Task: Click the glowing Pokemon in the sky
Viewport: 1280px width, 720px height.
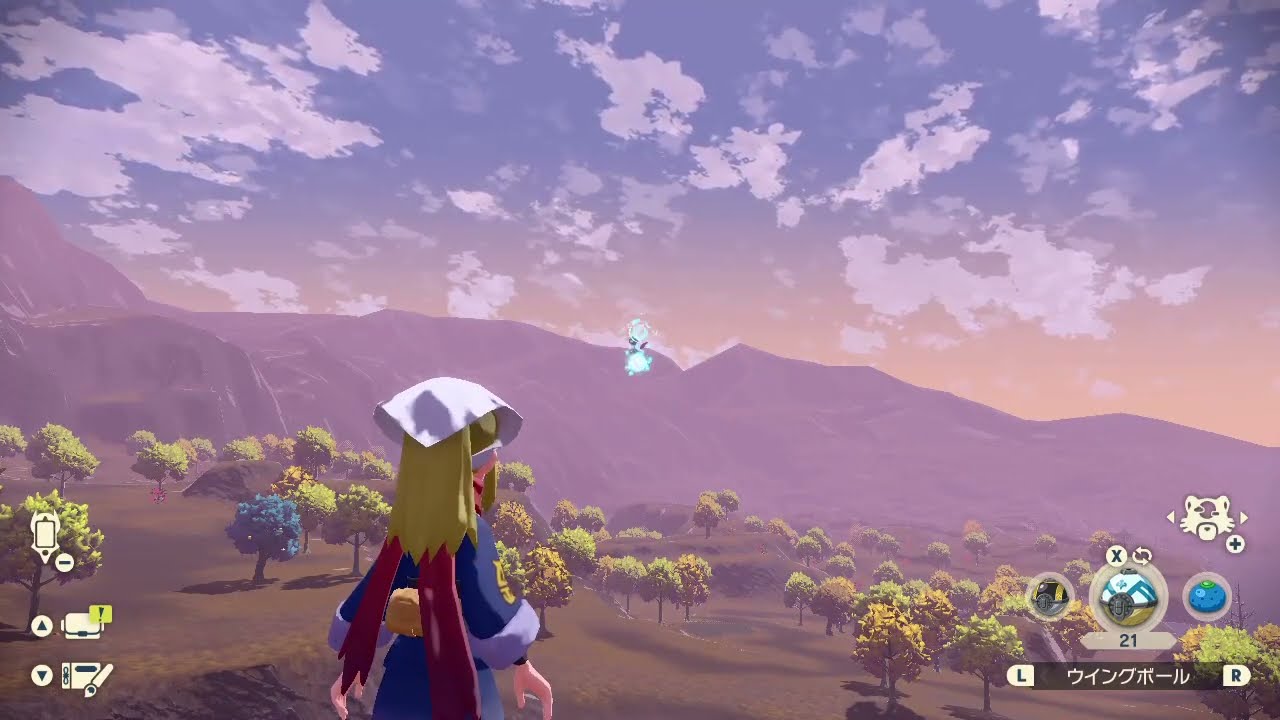Action: [637, 345]
